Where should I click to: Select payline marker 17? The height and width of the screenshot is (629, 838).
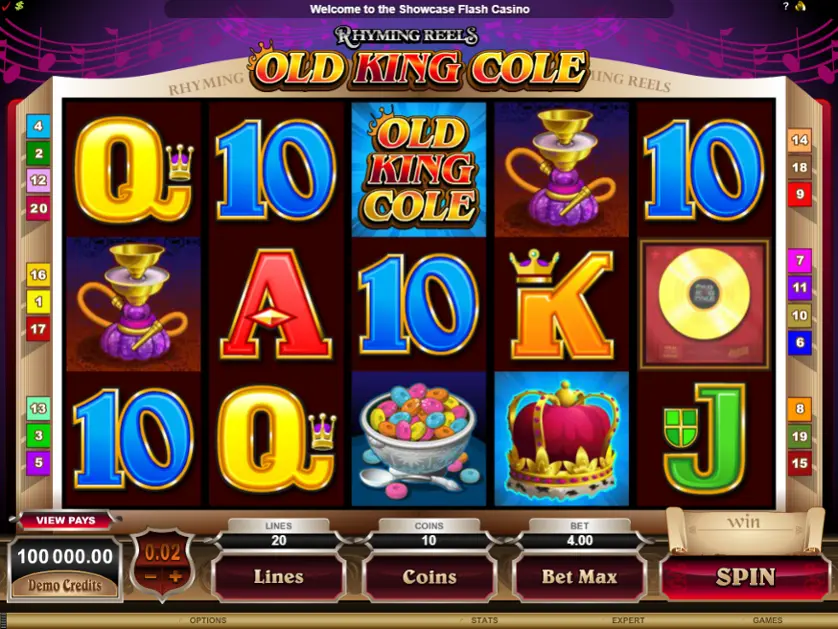pyautogui.click(x=38, y=328)
